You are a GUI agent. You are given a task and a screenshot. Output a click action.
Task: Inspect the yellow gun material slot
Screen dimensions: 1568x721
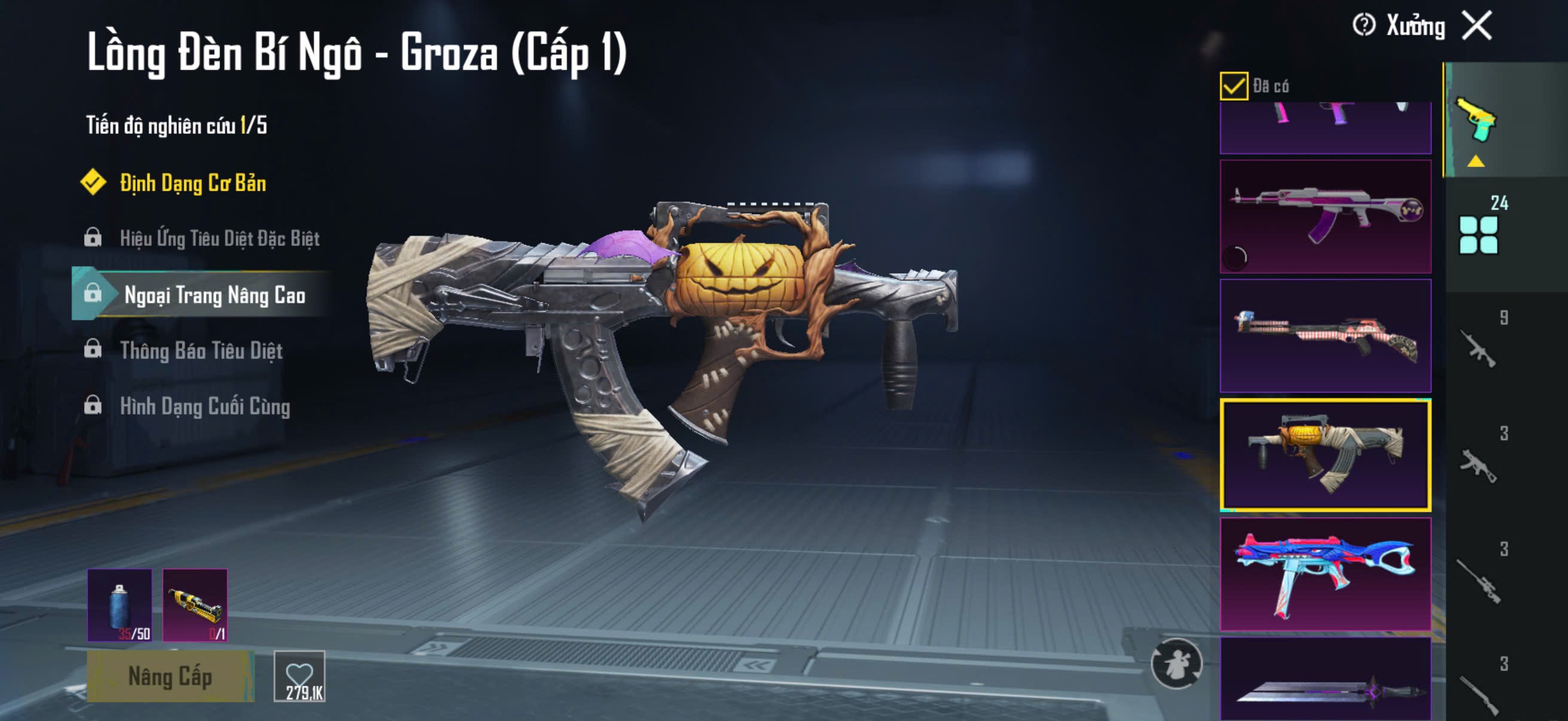[x=195, y=605]
